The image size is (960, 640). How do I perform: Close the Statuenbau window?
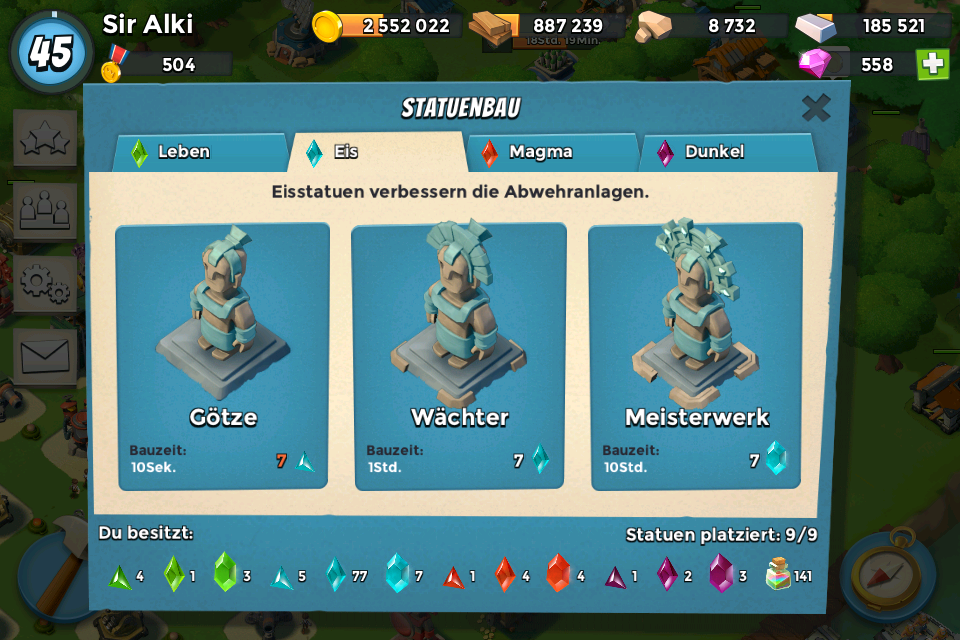[x=816, y=108]
